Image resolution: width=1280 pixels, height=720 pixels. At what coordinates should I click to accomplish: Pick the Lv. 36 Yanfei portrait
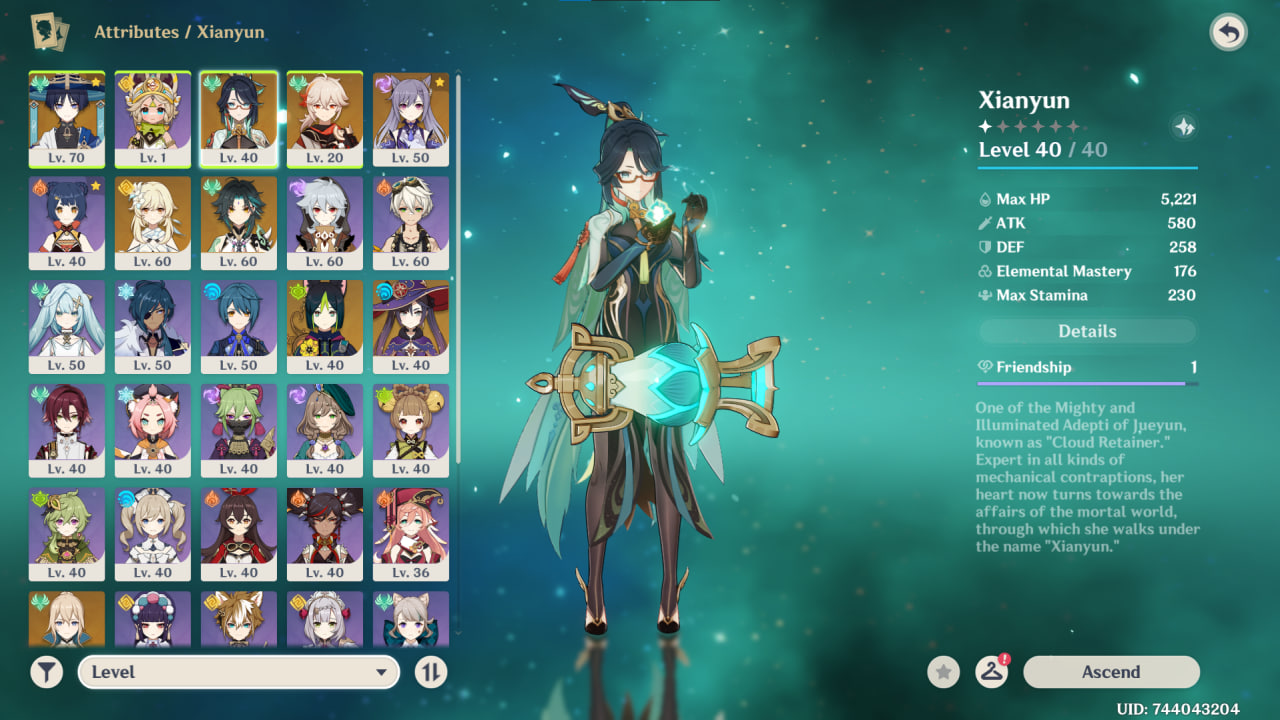tap(411, 534)
